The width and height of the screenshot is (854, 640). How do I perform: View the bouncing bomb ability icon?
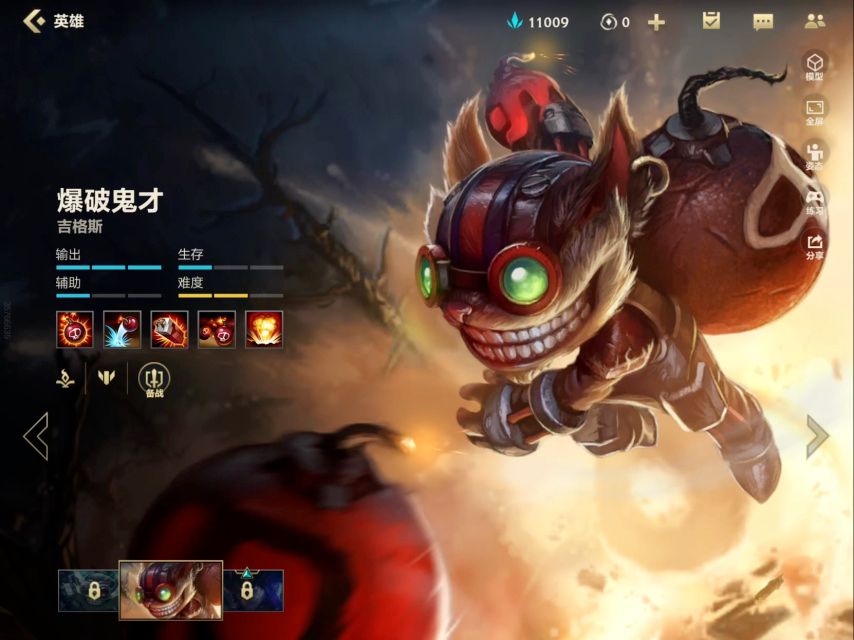[122, 329]
